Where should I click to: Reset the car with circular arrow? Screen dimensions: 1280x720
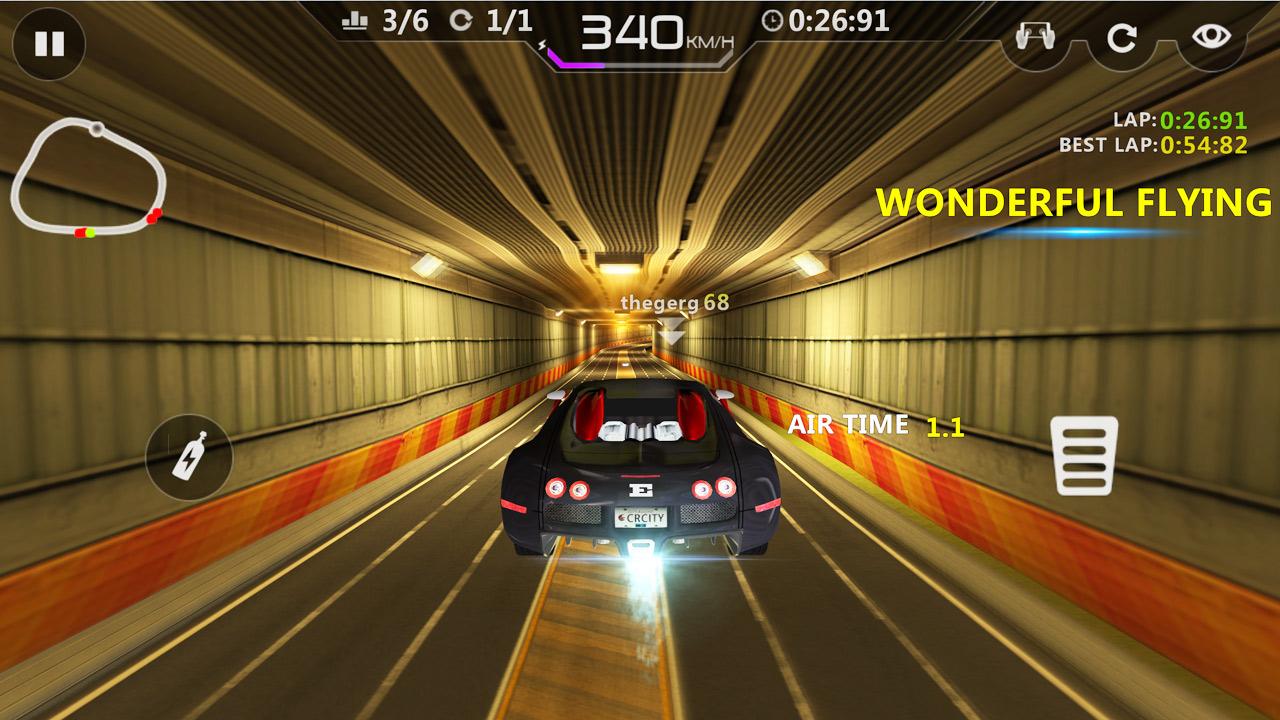pyautogui.click(x=1122, y=38)
